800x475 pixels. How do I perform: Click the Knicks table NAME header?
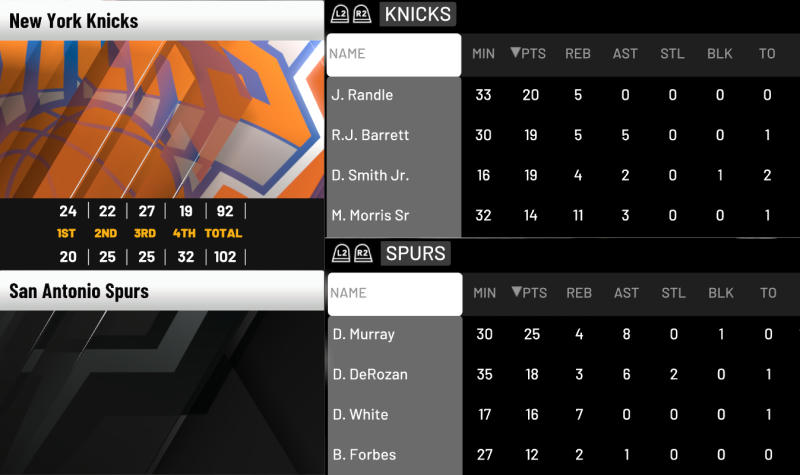click(394, 54)
